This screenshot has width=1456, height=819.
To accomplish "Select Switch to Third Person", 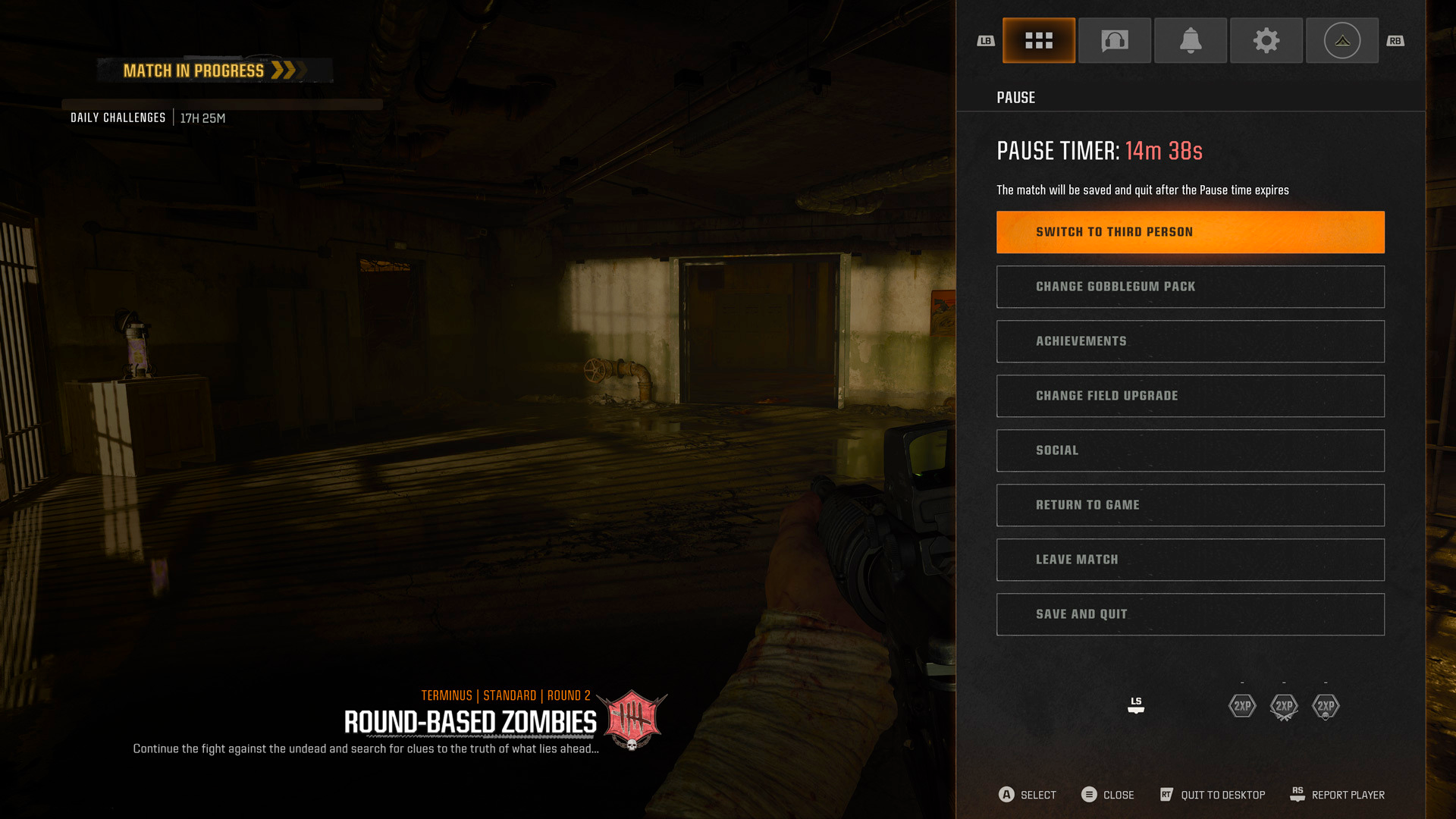I will pos(1190,231).
